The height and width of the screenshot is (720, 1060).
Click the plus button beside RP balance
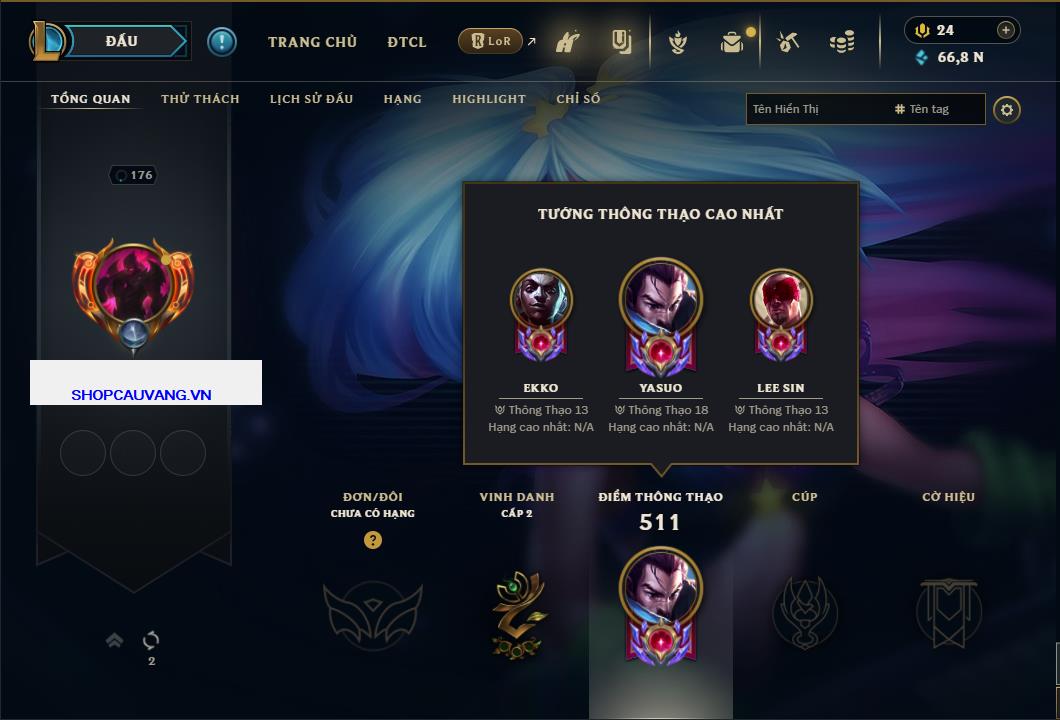pyautogui.click(x=1005, y=30)
